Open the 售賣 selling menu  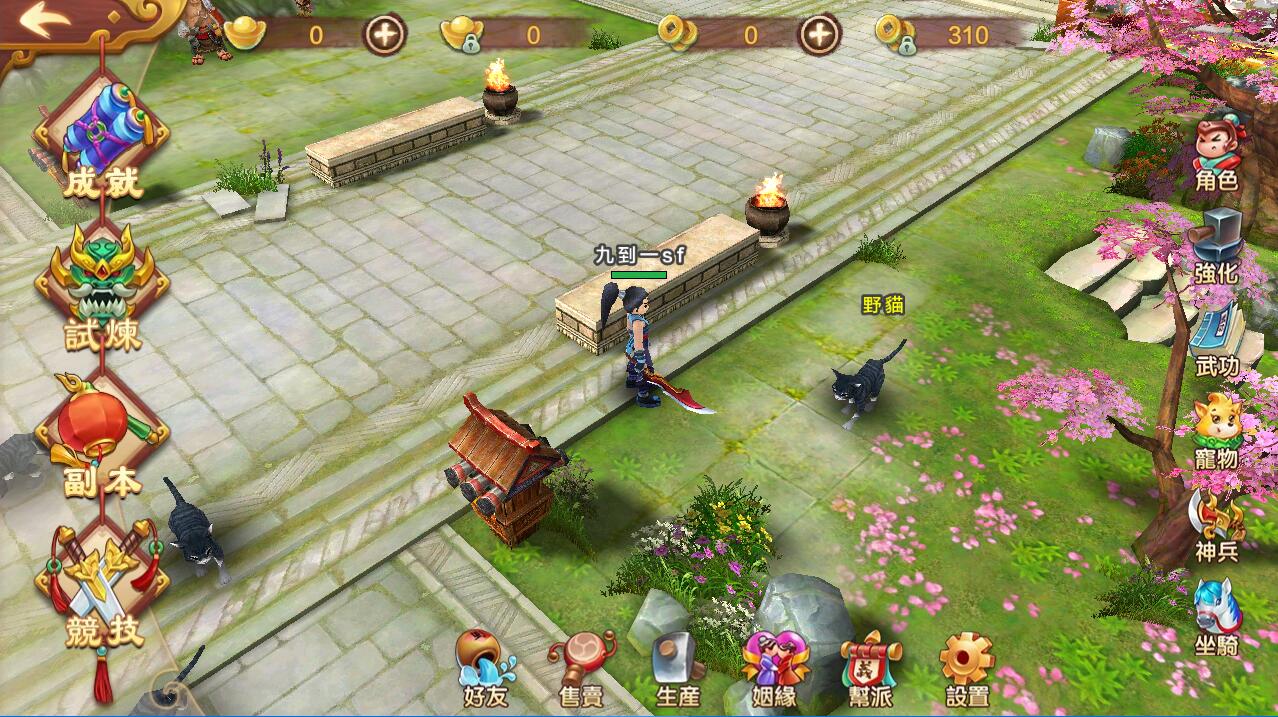(x=582, y=668)
